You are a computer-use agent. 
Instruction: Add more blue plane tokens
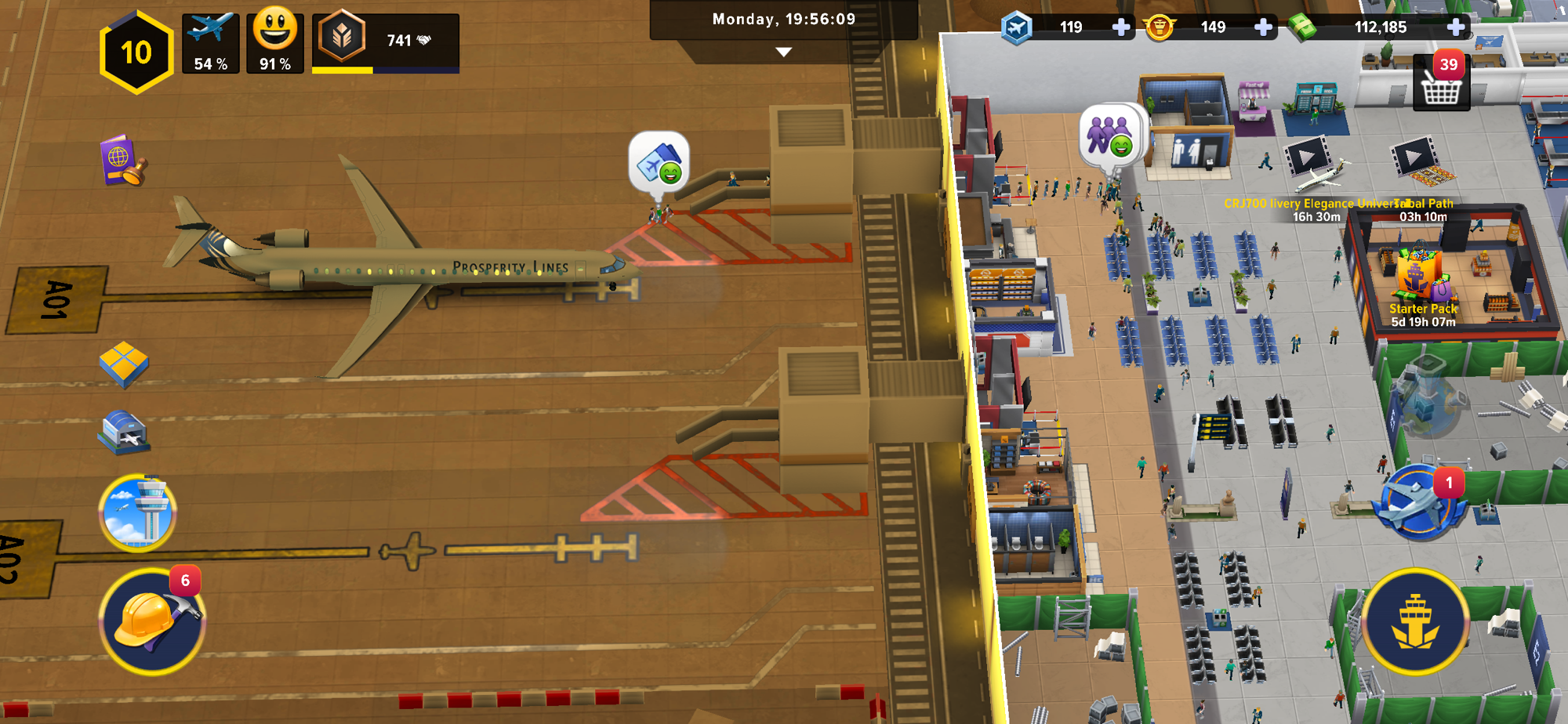click(1121, 27)
